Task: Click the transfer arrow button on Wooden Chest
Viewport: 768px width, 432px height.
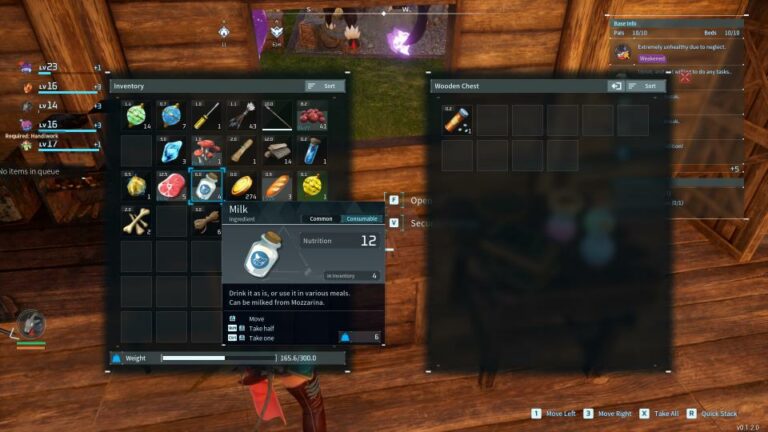Action: tap(616, 86)
